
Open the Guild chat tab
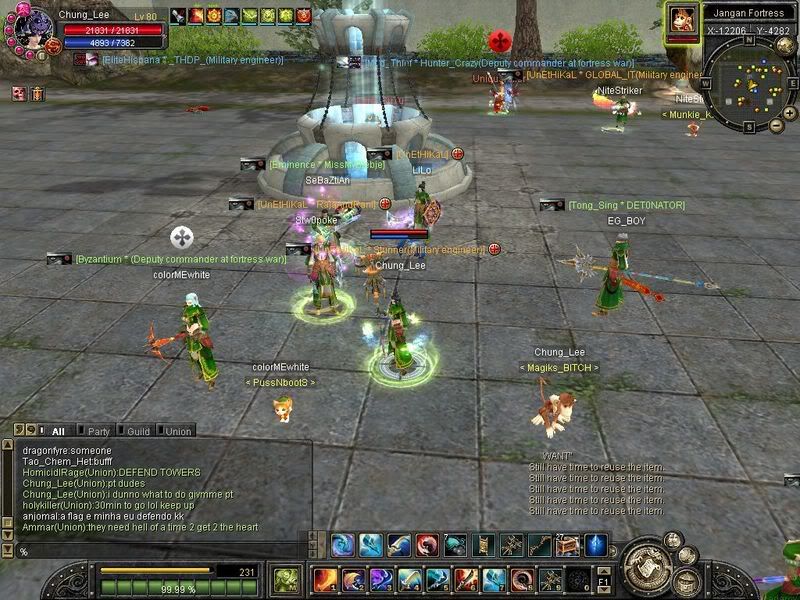tap(138, 431)
